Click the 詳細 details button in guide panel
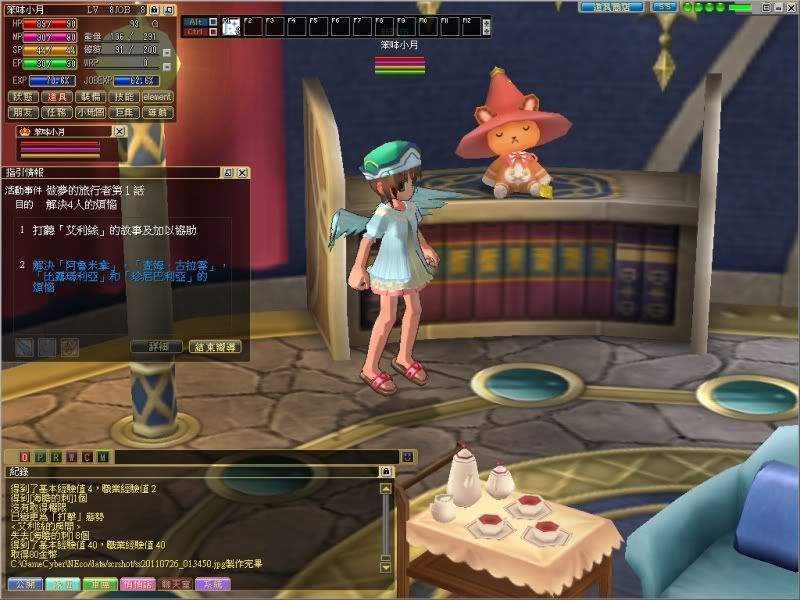The width and height of the screenshot is (800, 600). pos(157,347)
